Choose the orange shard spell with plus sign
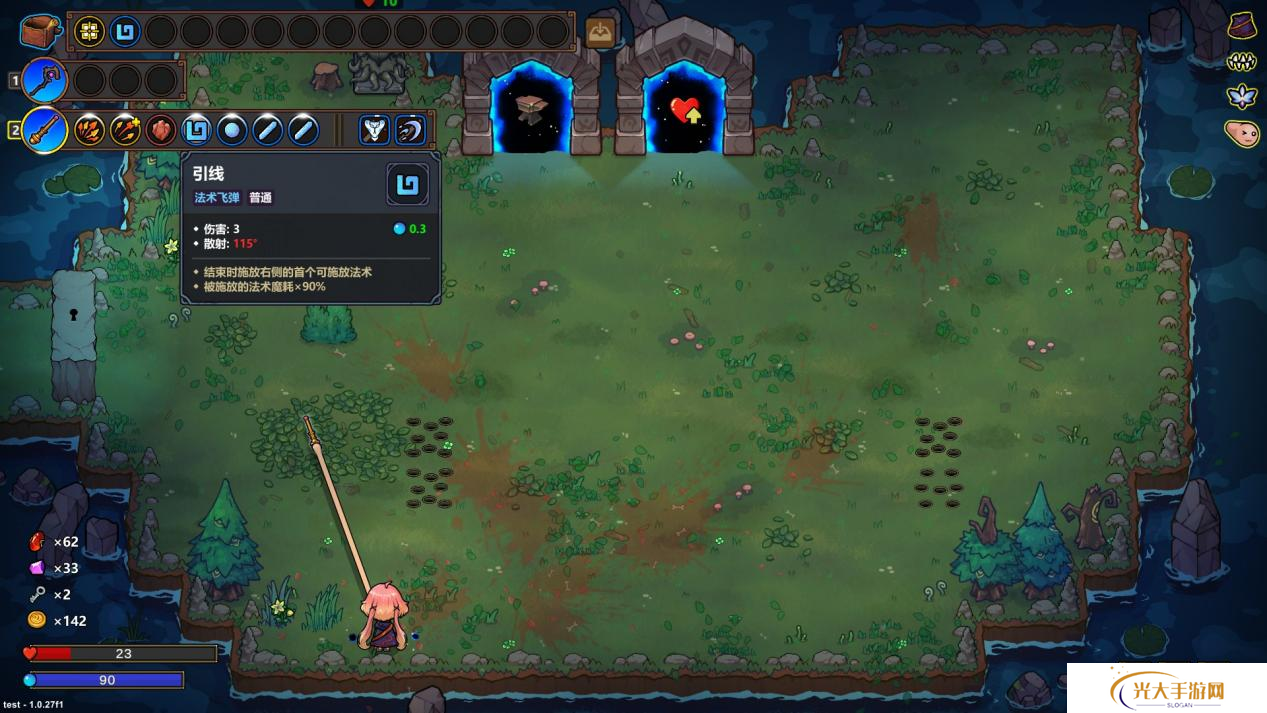Image resolution: width=1267 pixels, height=713 pixels. point(125,130)
